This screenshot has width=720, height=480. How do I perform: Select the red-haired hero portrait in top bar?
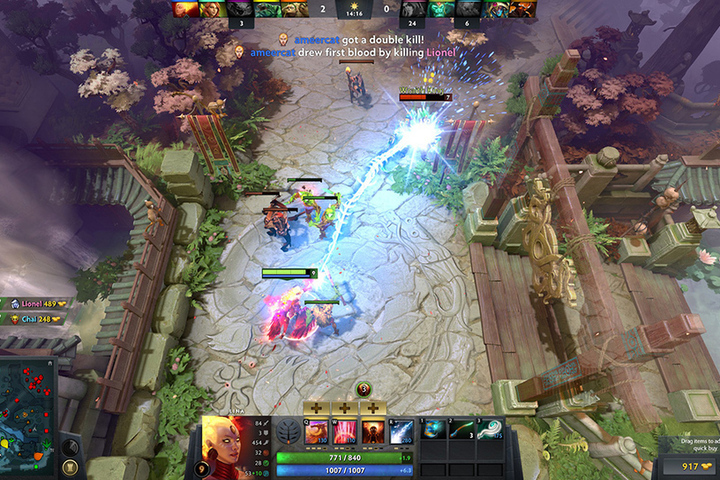pyautogui.click(x=212, y=9)
